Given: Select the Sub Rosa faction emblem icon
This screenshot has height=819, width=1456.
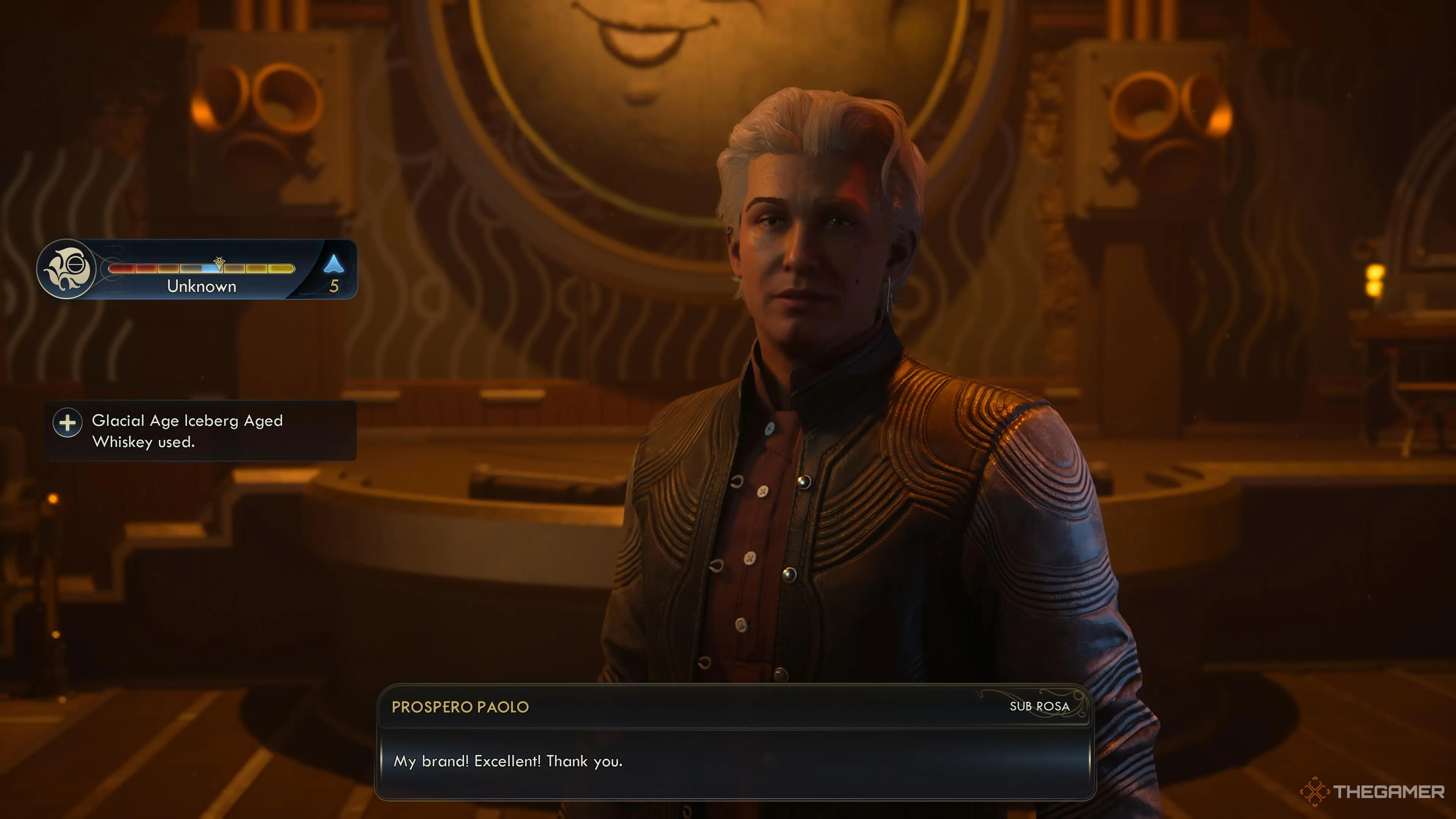Looking at the screenshot, I should click(68, 270).
